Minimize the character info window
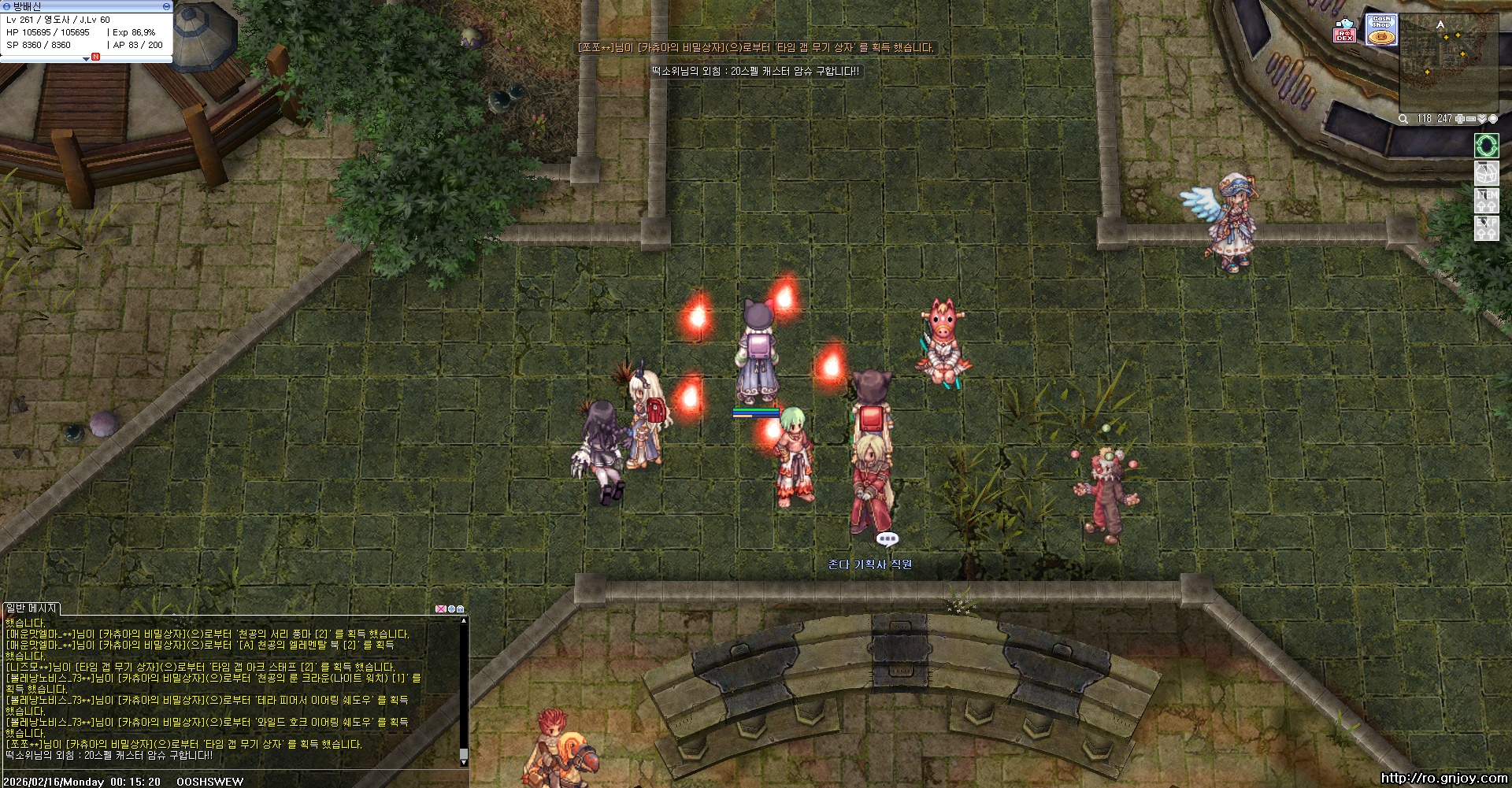 coord(166,6)
